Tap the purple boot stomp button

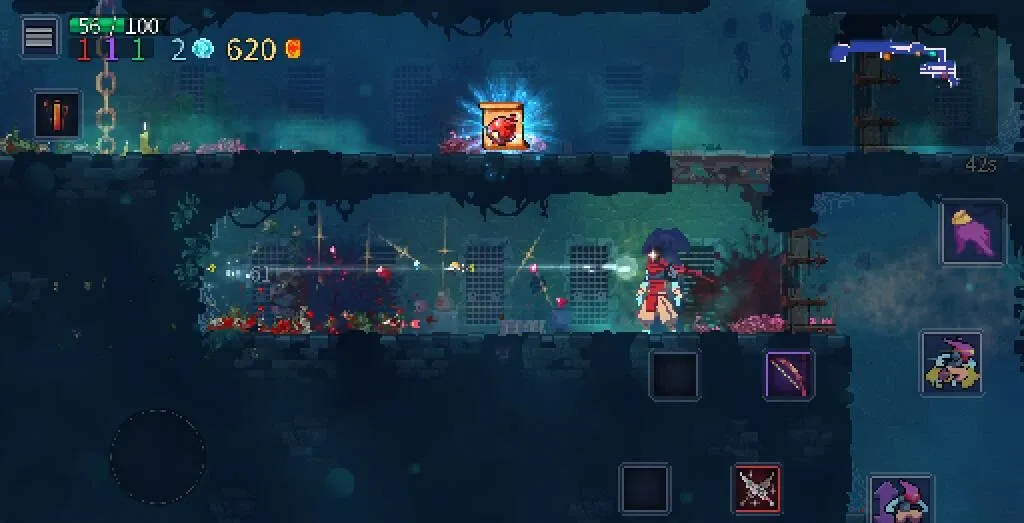(972, 232)
